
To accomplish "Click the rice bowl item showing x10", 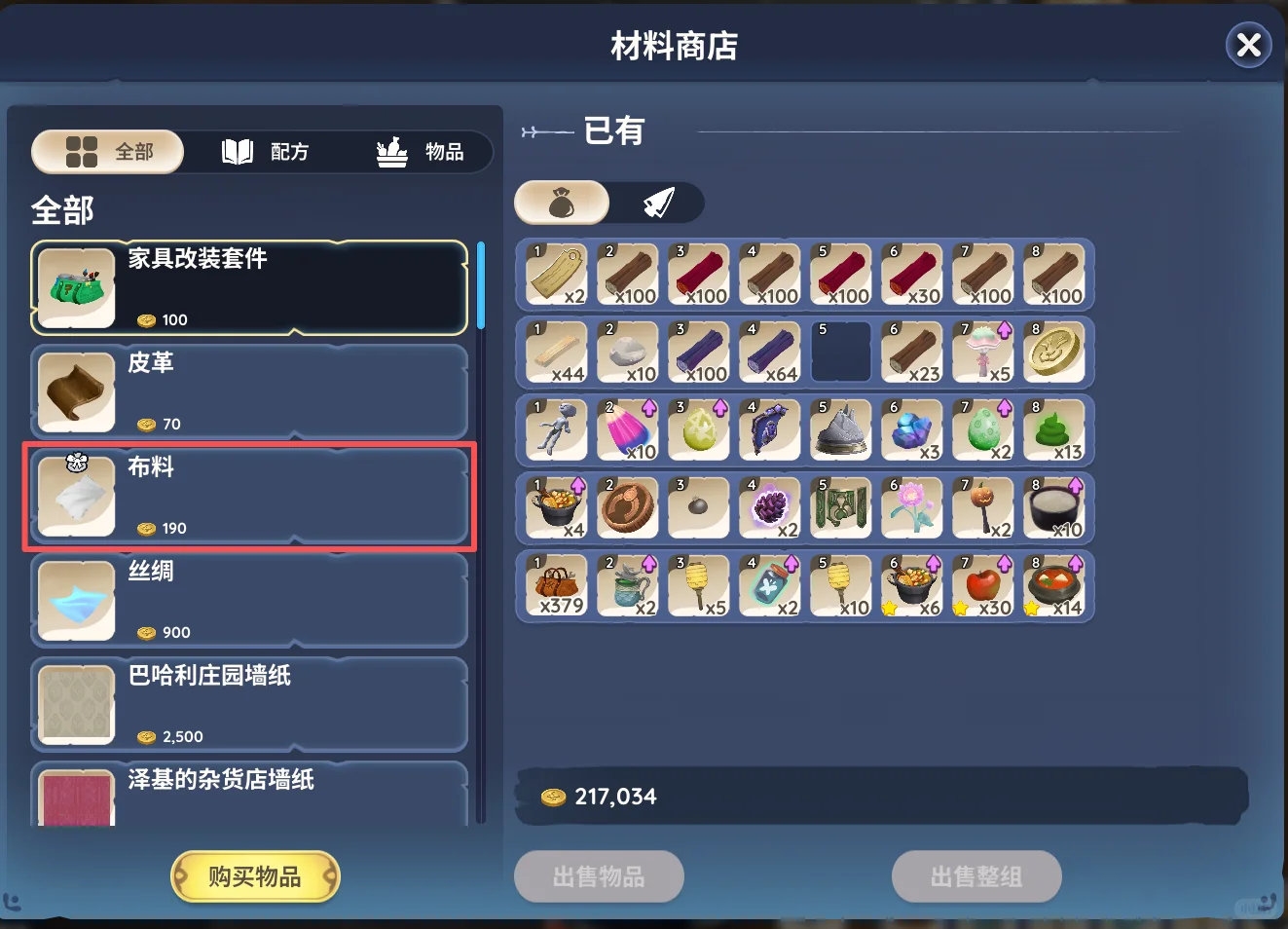I will point(1055,507).
